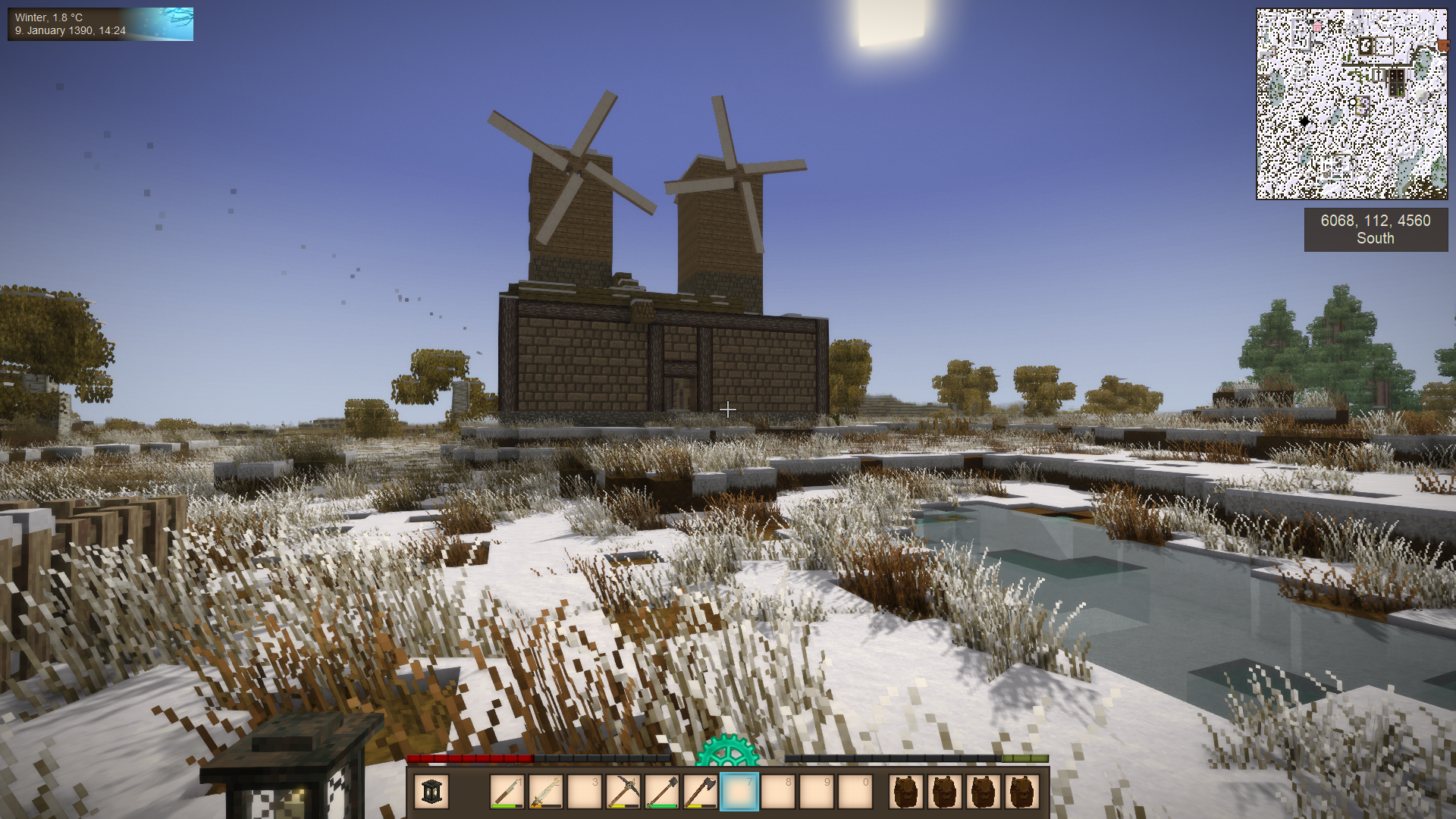Click the highlighted hotbar slot 7
This screenshot has height=819, width=1456.
(739, 792)
